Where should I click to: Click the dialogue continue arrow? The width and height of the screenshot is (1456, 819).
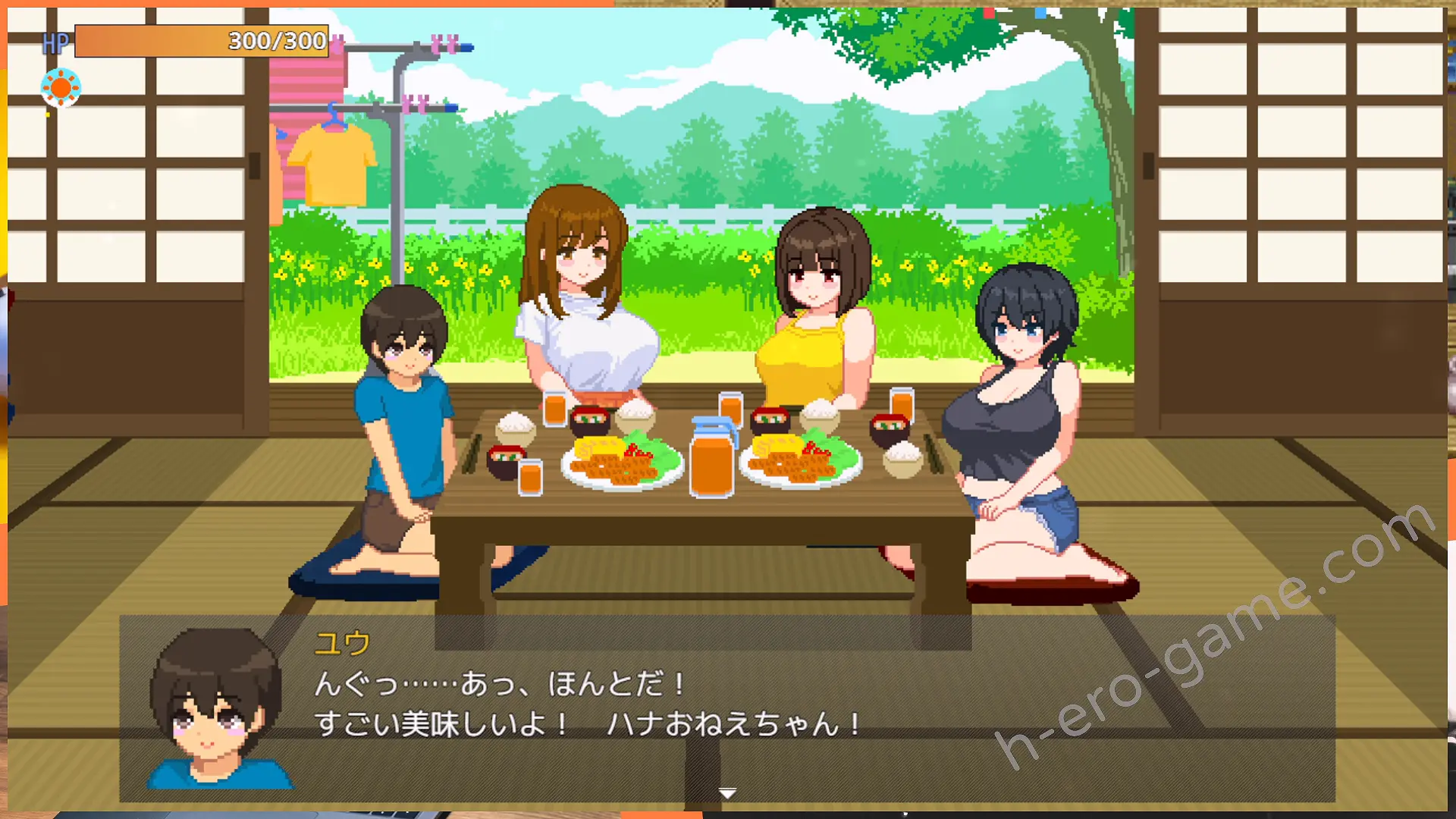pos(727,793)
